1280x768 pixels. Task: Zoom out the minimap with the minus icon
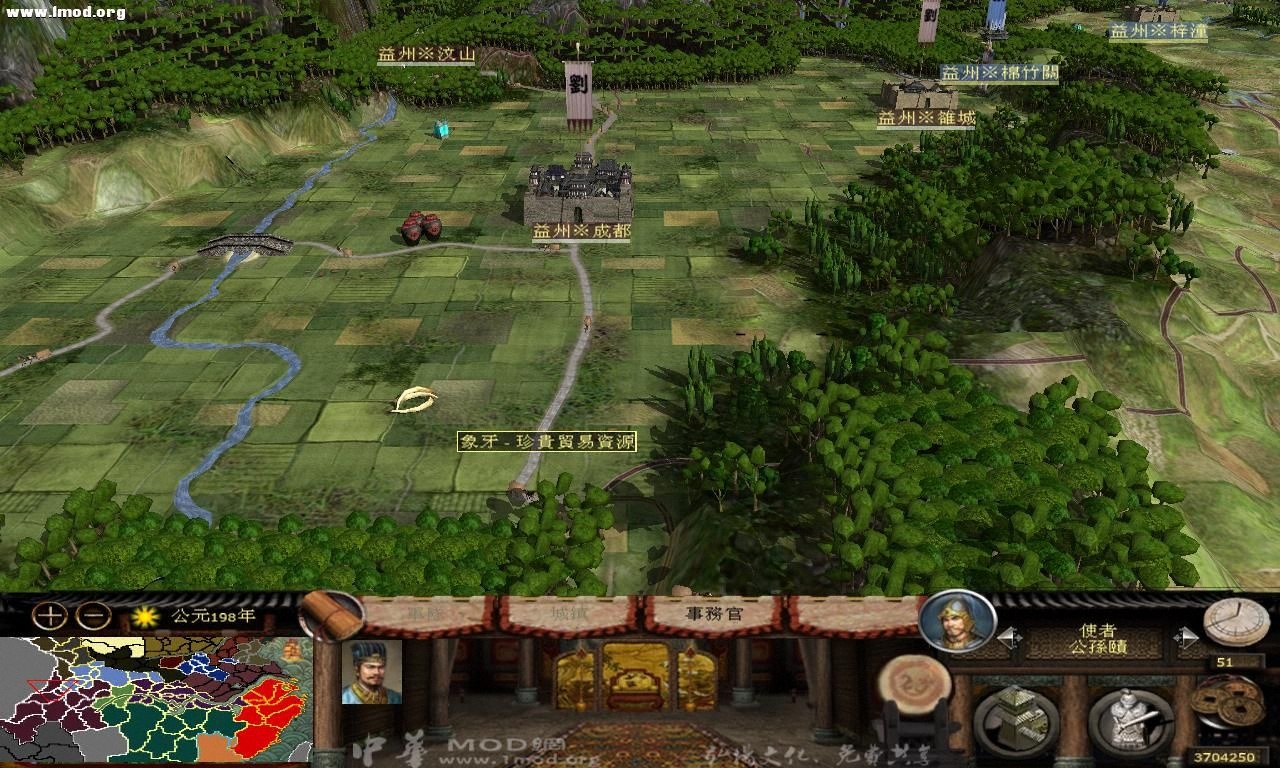[x=92, y=614]
